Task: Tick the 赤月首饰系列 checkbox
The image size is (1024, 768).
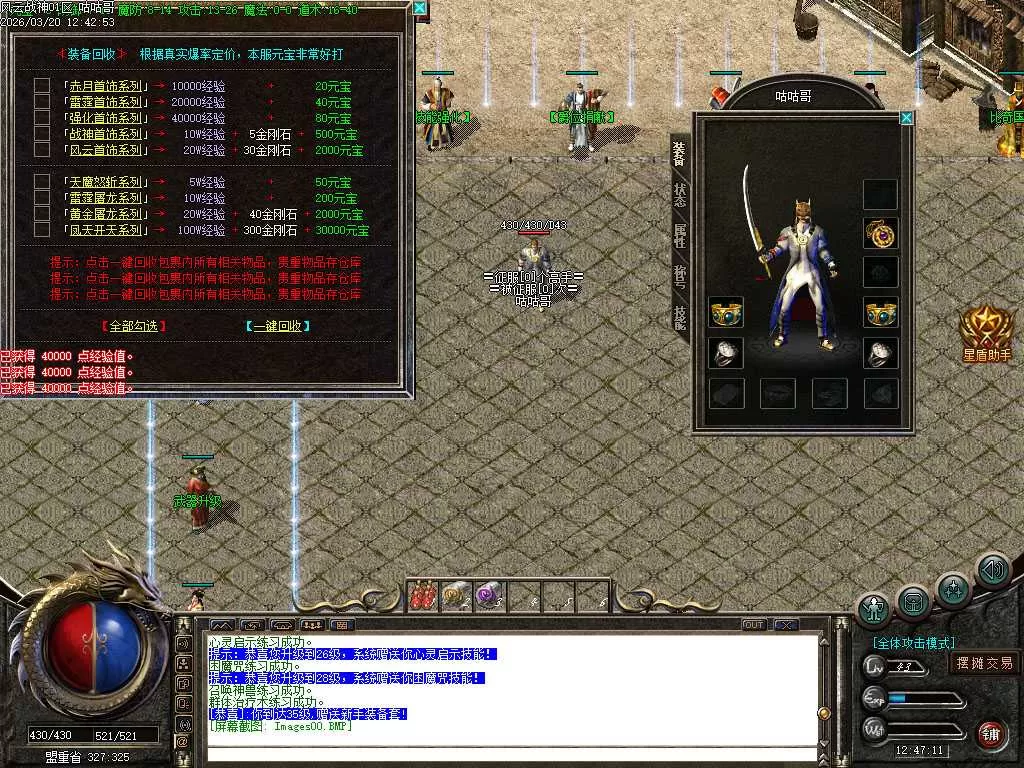Action: [42, 86]
